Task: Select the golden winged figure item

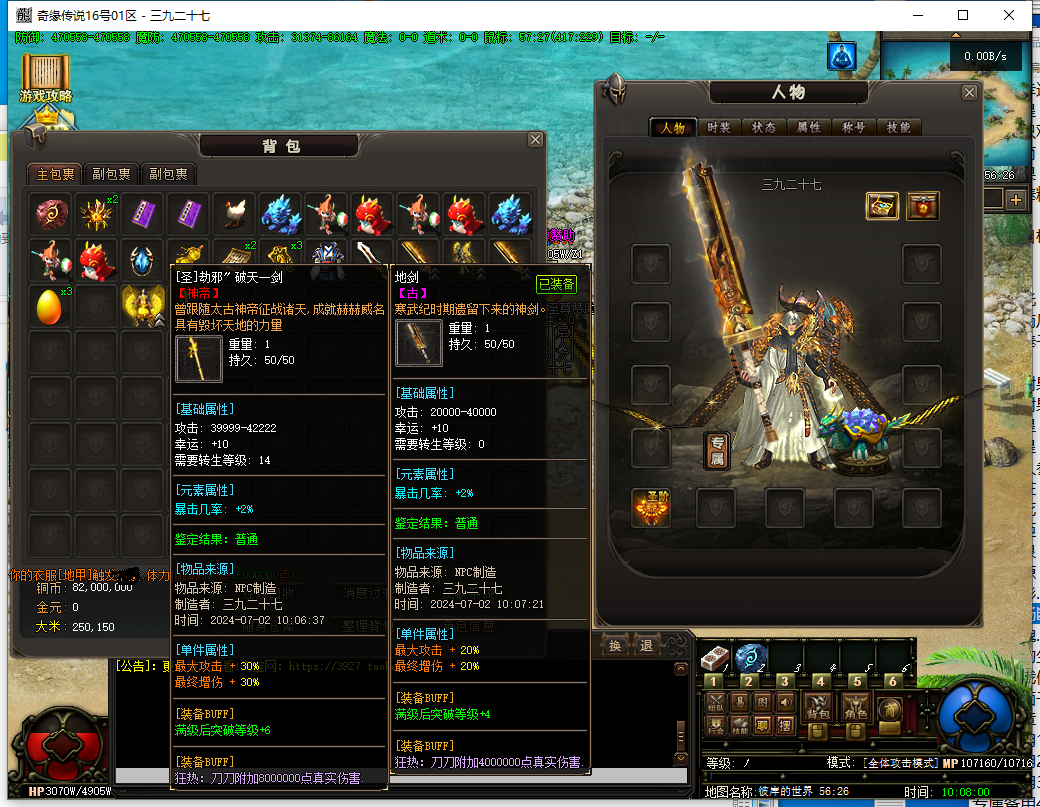Action: point(141,304)
